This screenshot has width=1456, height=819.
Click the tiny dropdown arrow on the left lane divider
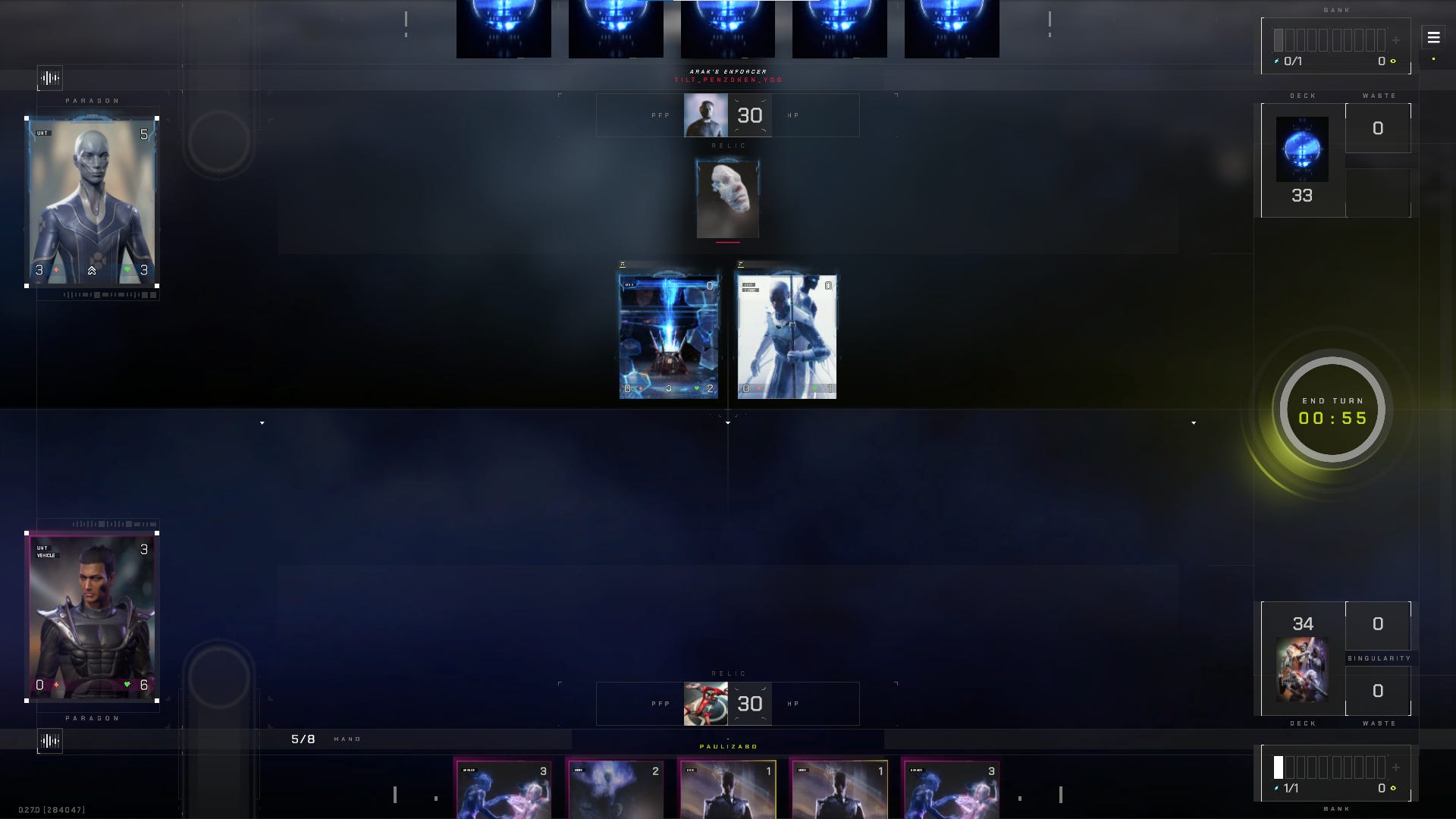click(262, 423)
